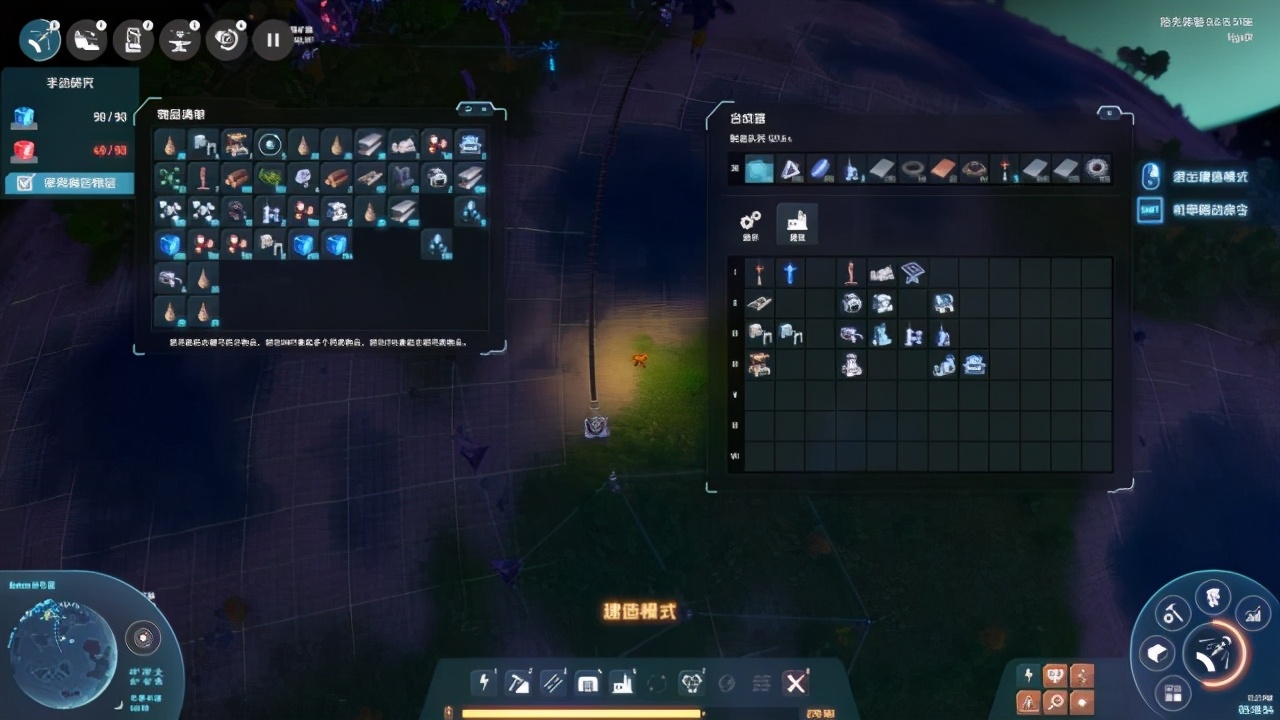Select the door structure tool in build toolbar
1280x720 pixels.
pyautogui.click(x=587, y=682)
